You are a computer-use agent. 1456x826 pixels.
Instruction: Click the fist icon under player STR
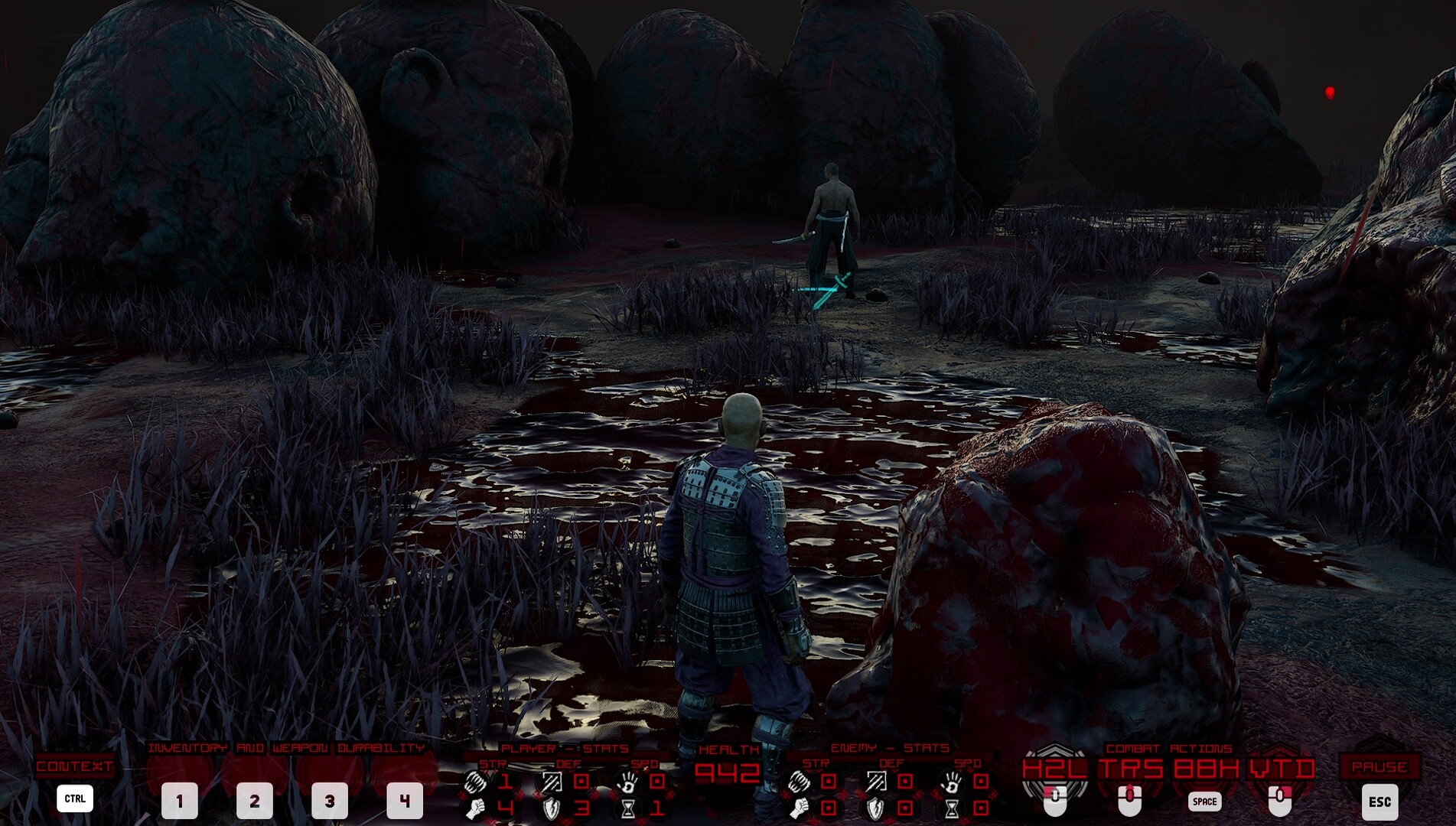click(x=476, y=808)
